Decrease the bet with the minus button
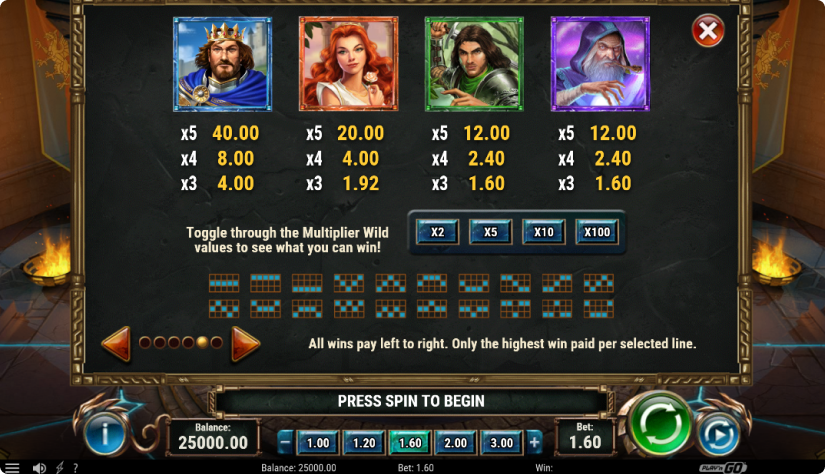 point(286,442)
